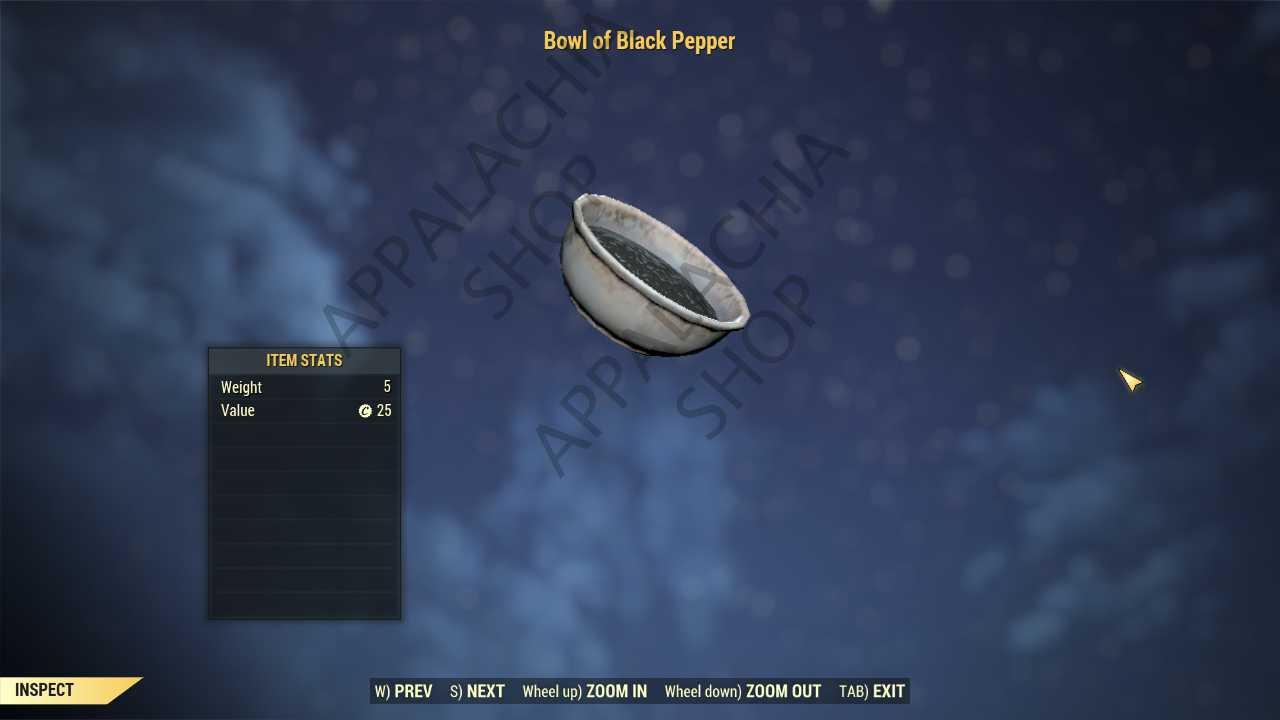Viewport: 1280px width, 720px height.
Task: Click ZOOM IN on the bottom bar
Action: (x=585, y=691)
